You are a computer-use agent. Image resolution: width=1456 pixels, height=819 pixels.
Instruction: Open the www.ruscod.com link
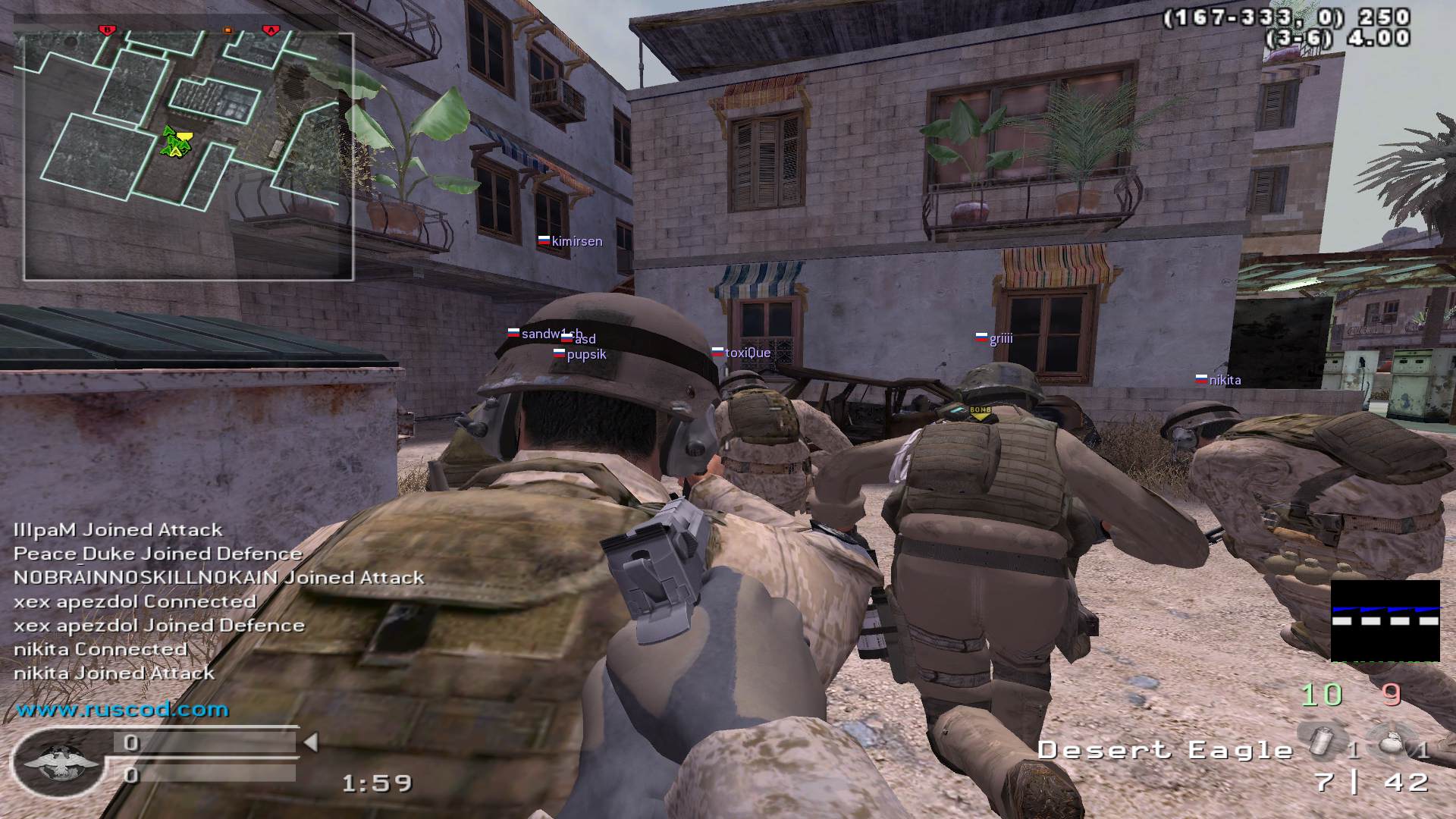(122, 710)
